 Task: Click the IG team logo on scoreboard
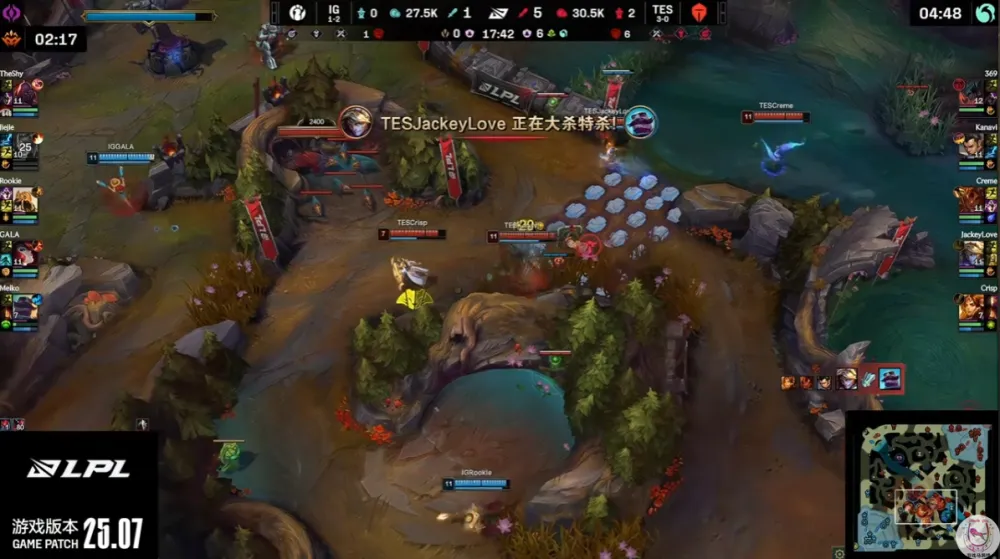point(297,13)
